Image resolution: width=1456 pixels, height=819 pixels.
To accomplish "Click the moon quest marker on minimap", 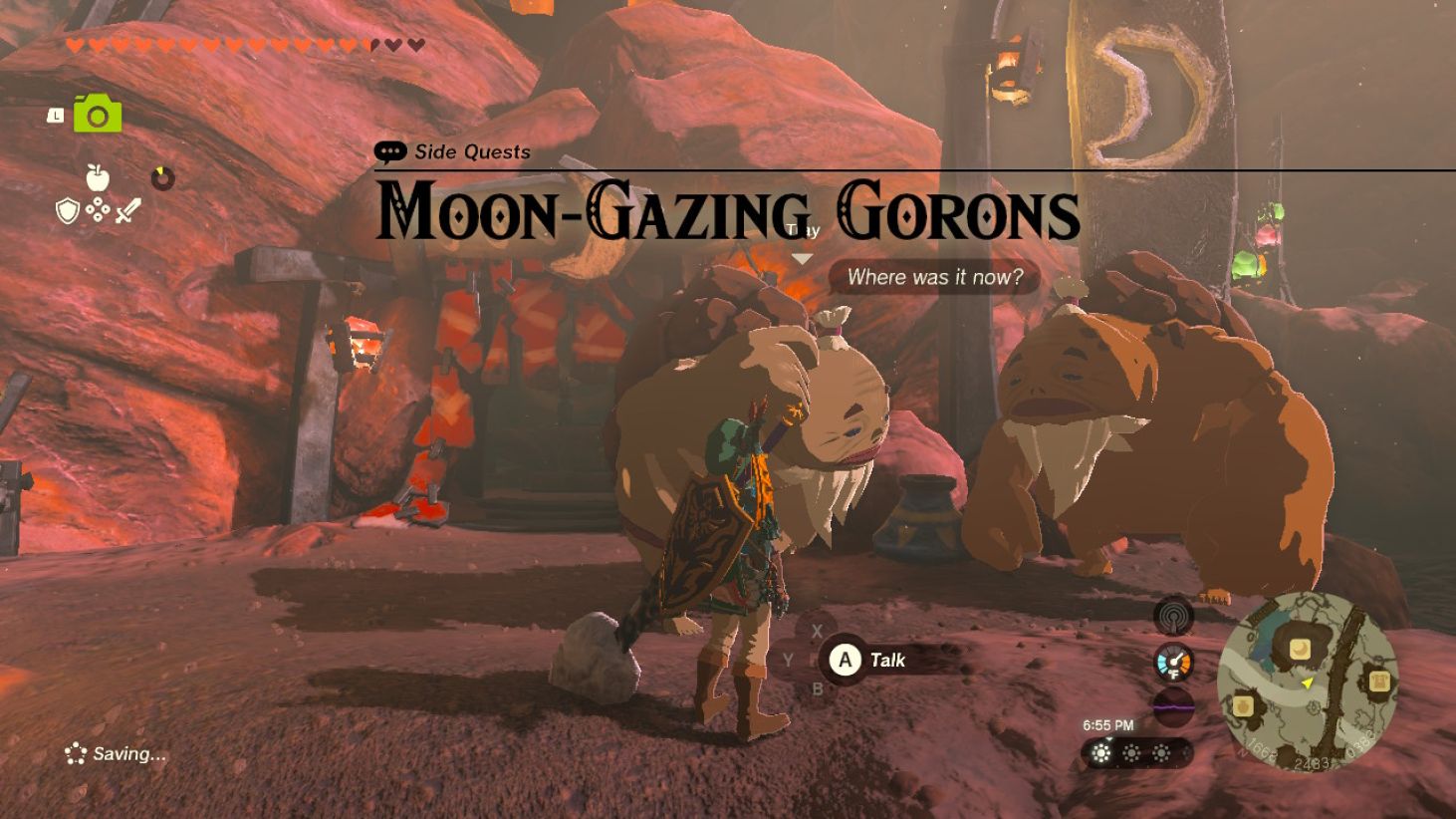I will tap(1300, 648).
